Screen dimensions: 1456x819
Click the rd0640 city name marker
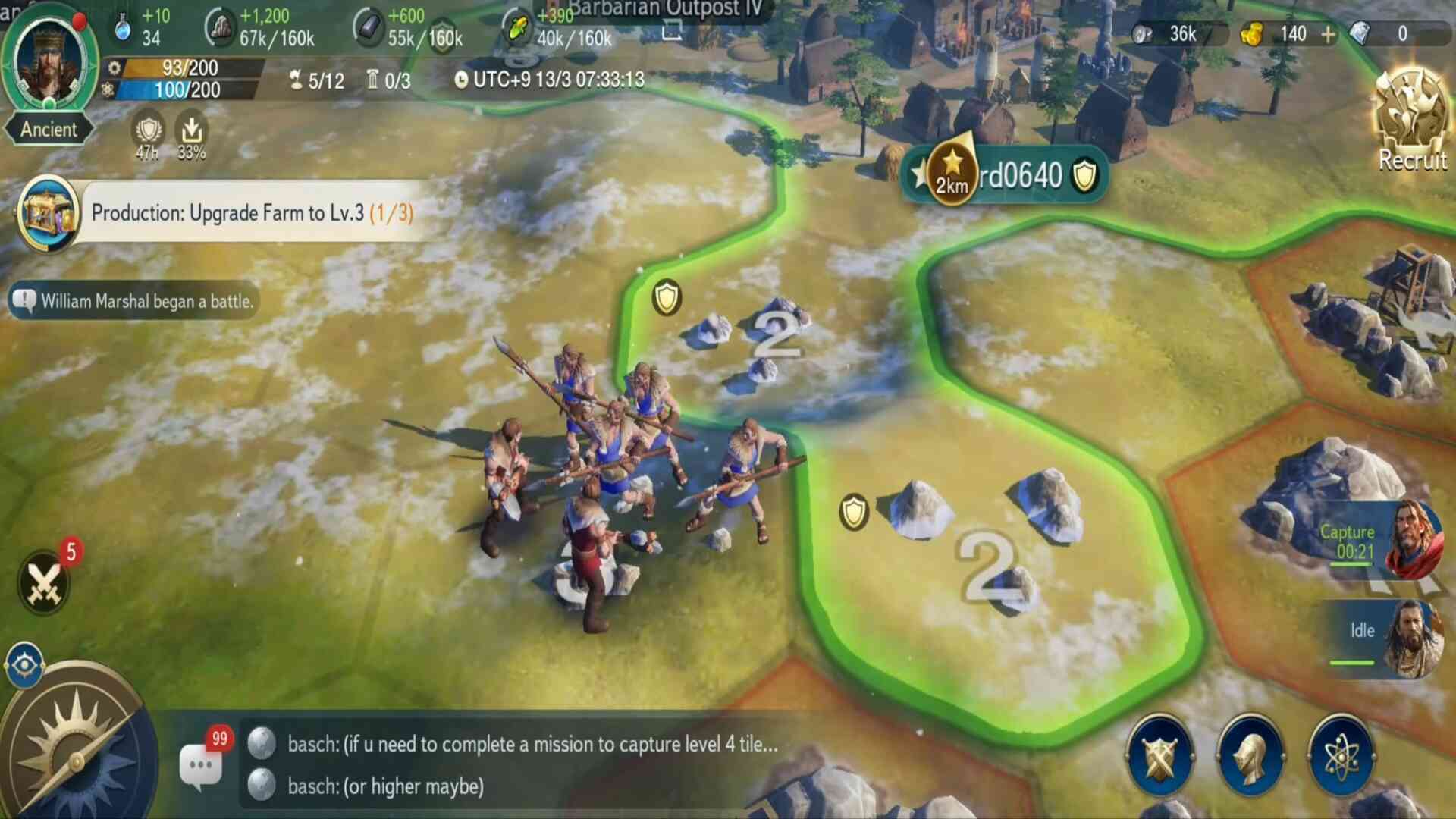[1020, 176]
